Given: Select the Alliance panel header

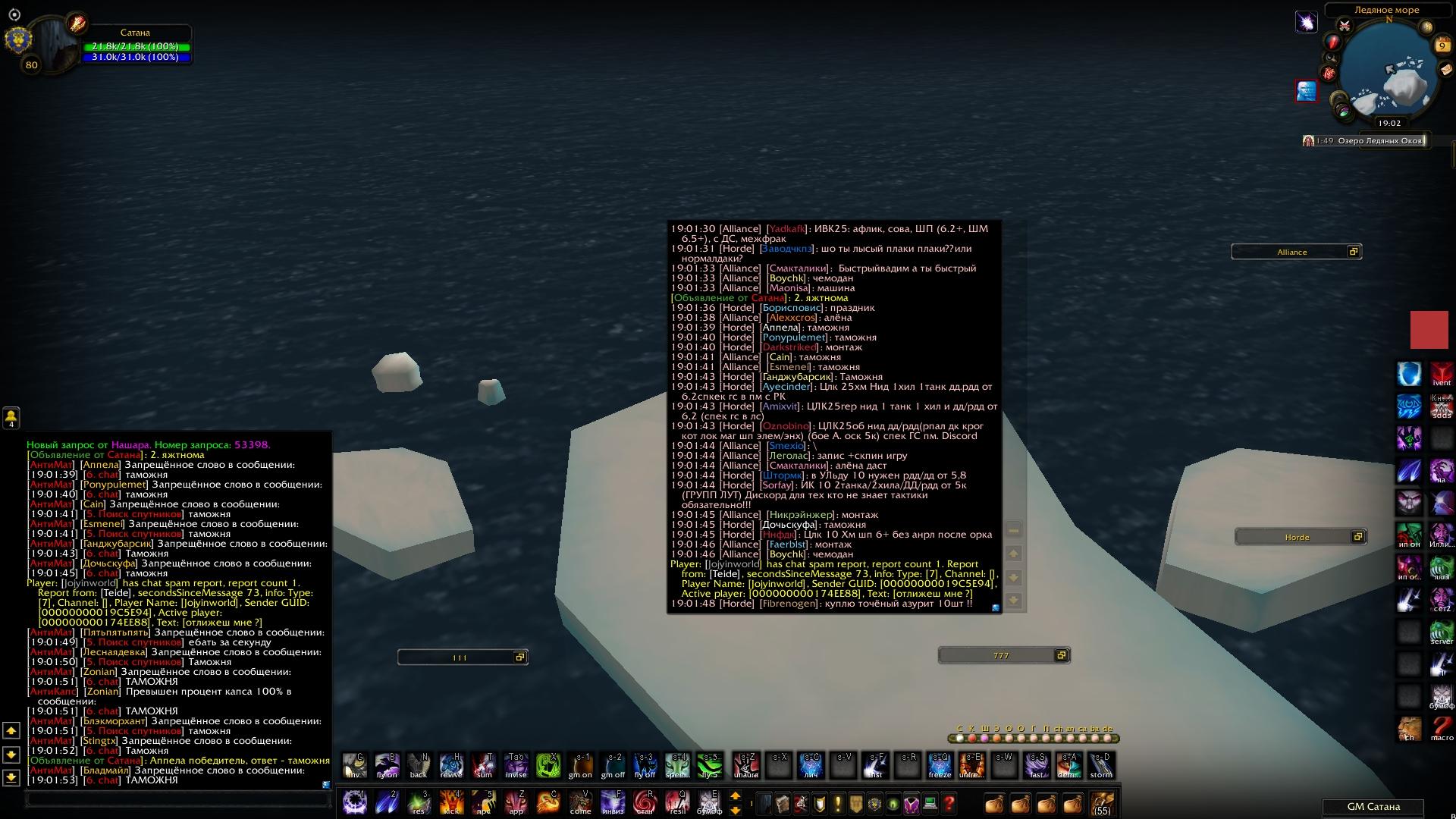Looking at the screenshot, I should tap(1291, 252).
